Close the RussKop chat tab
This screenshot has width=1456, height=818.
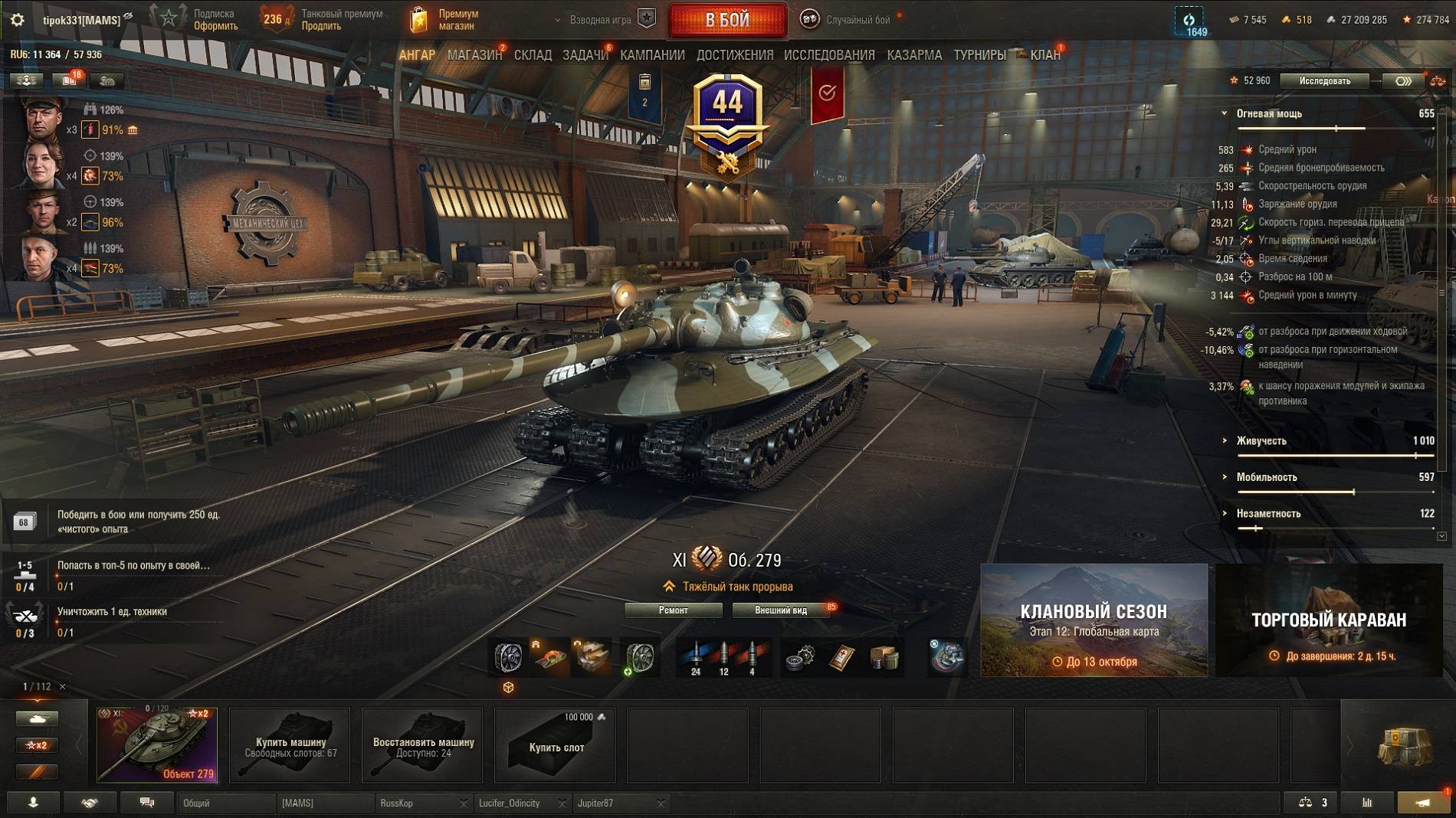464,803
